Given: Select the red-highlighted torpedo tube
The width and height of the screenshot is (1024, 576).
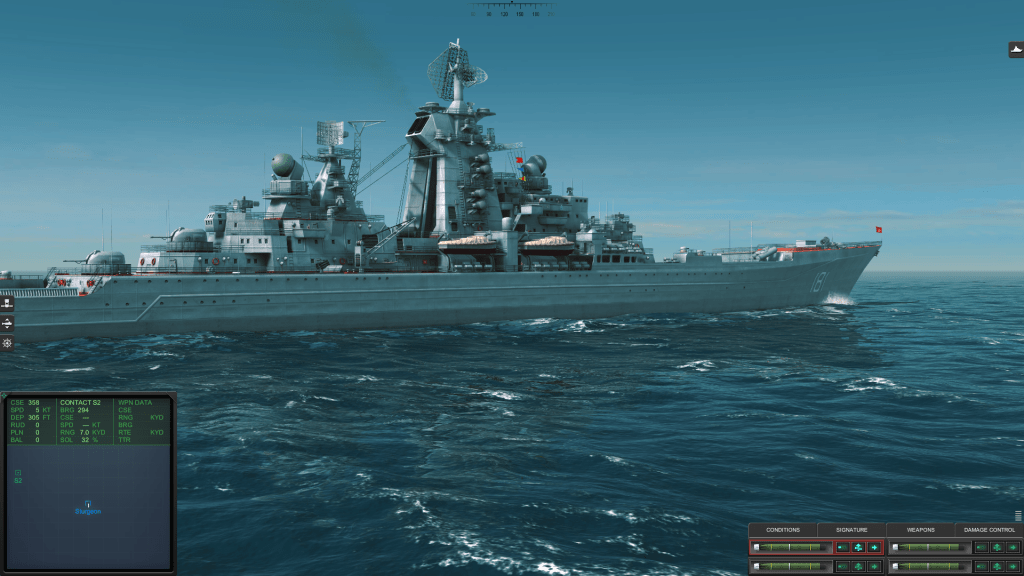Looking at the screenshot, I should 791,547.
